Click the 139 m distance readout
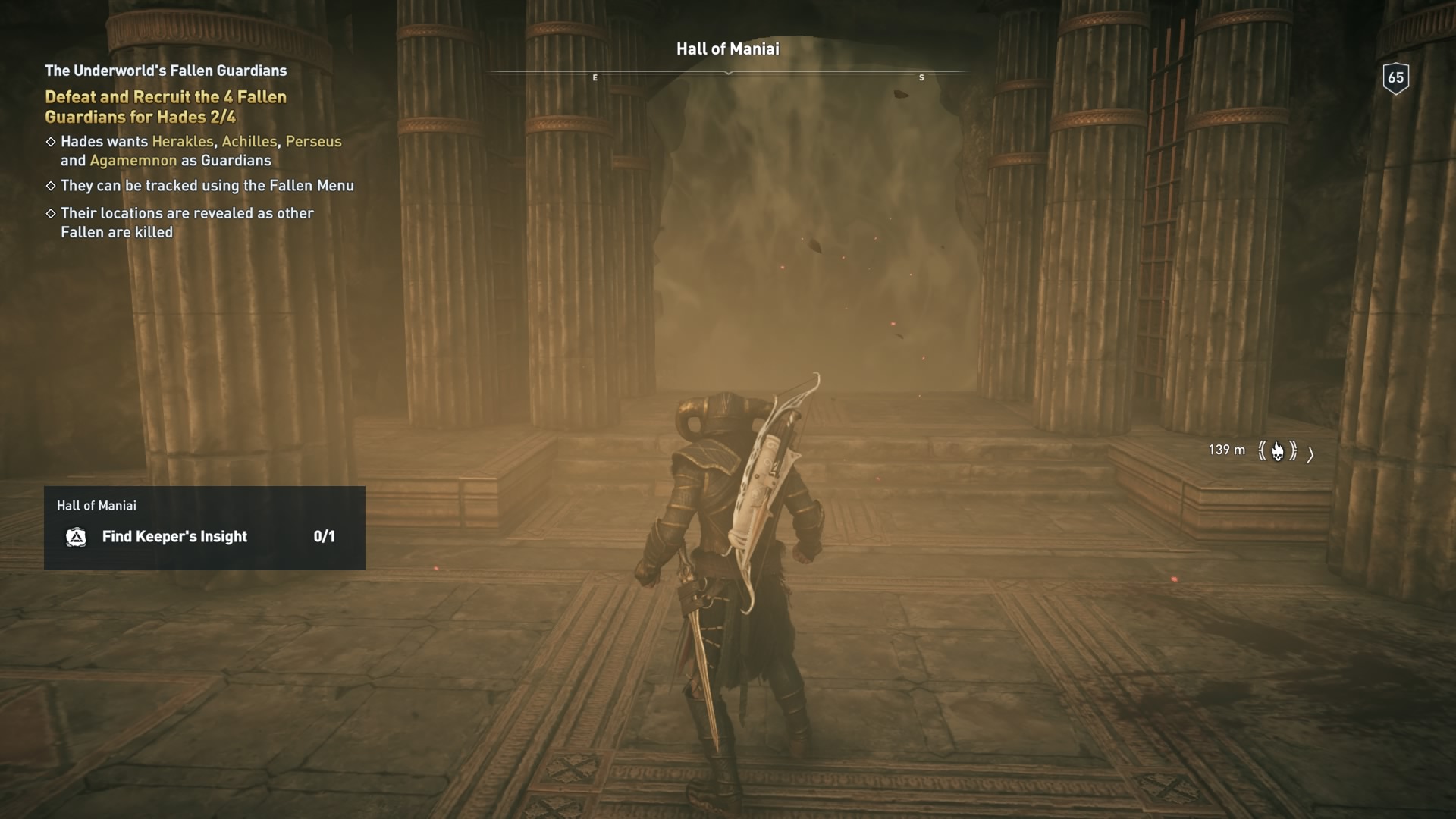Screen dimensions: 1456x819 tap(1228, 450)
